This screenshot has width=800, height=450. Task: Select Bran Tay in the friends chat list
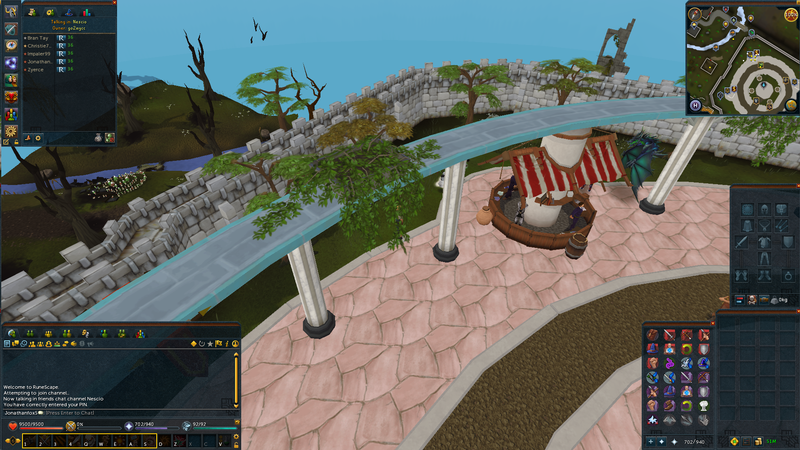[40, 37]
